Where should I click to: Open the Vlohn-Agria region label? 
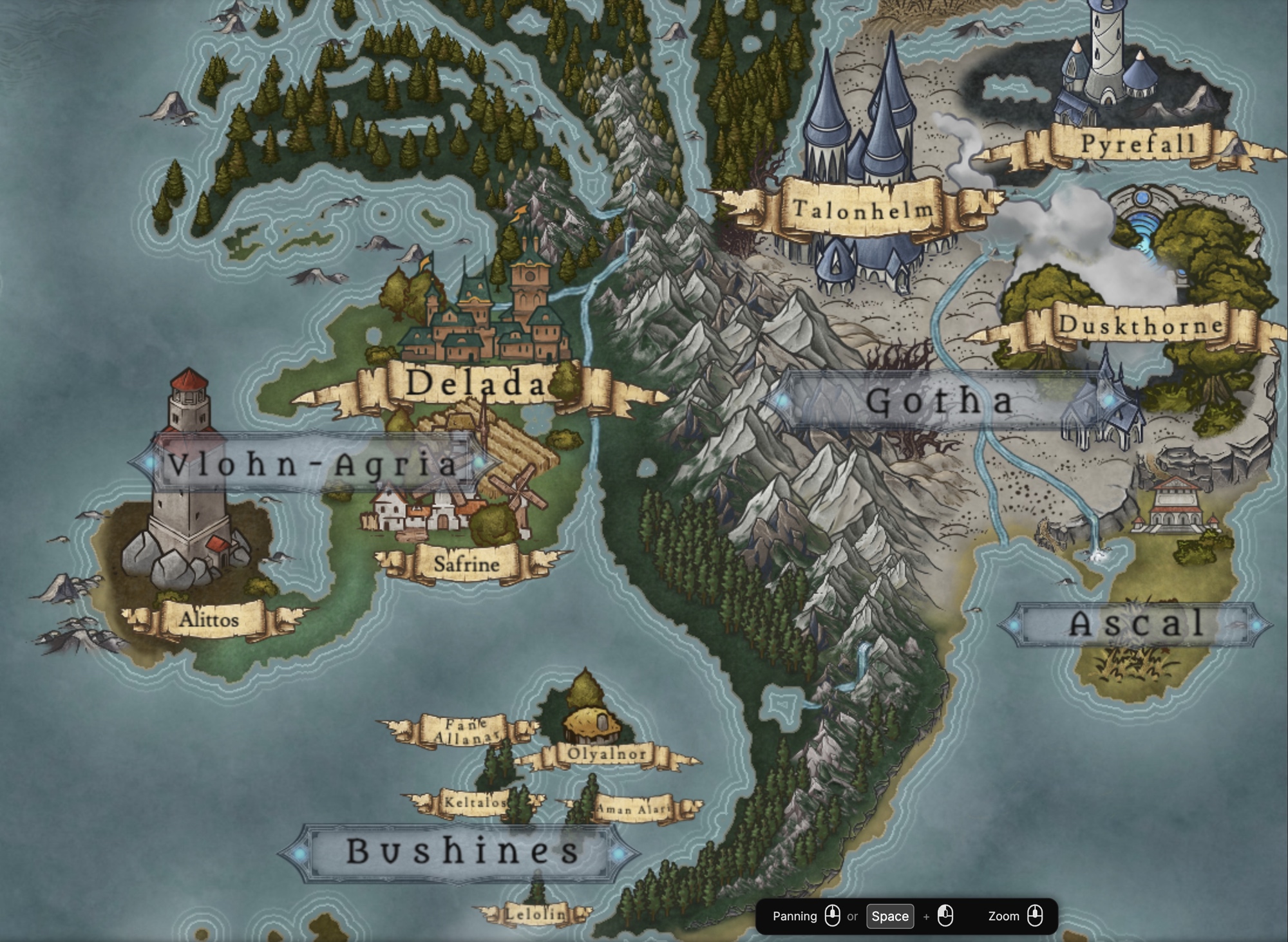click(313, 464)
